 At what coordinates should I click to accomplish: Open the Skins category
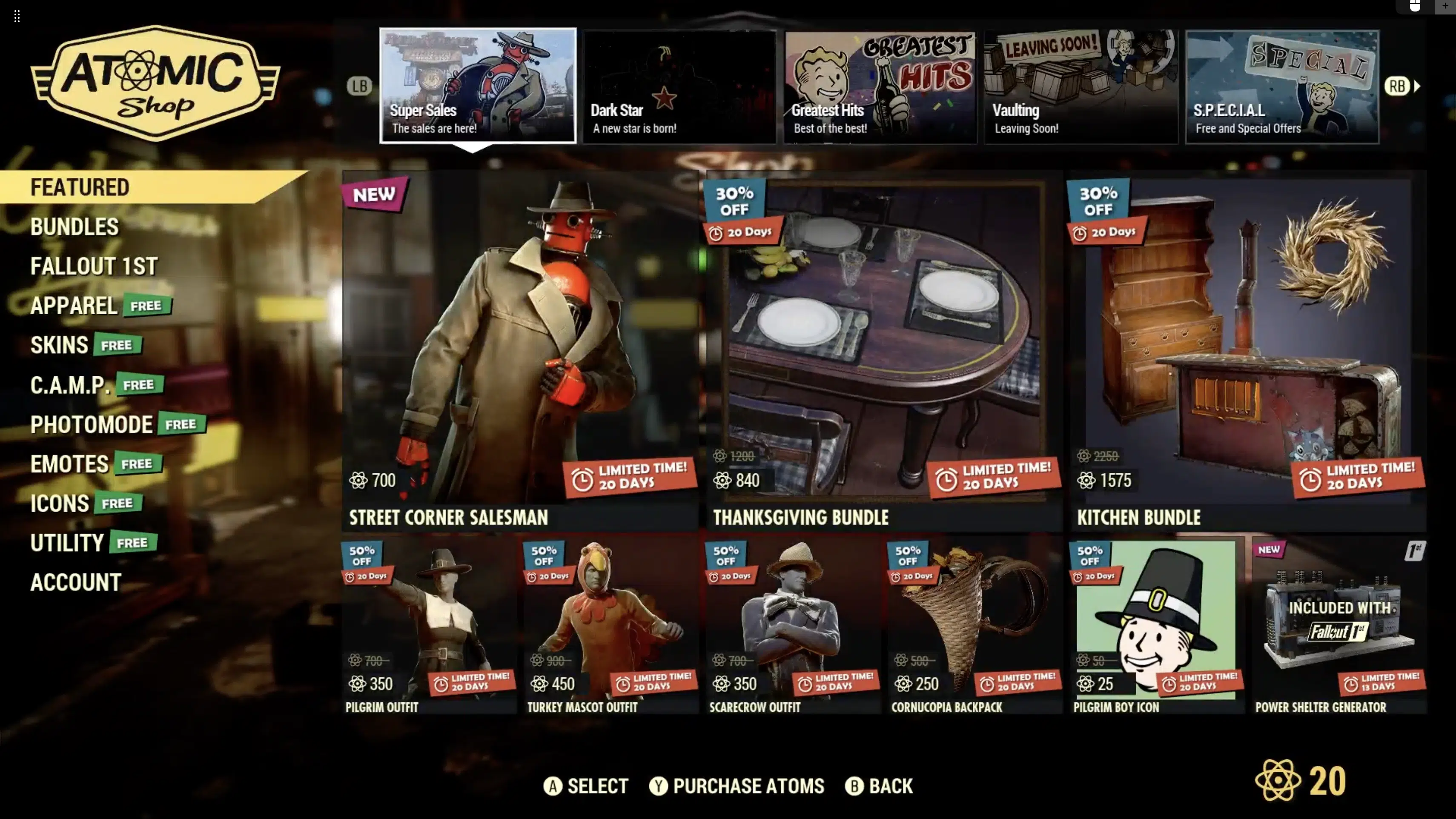(59, 345)
